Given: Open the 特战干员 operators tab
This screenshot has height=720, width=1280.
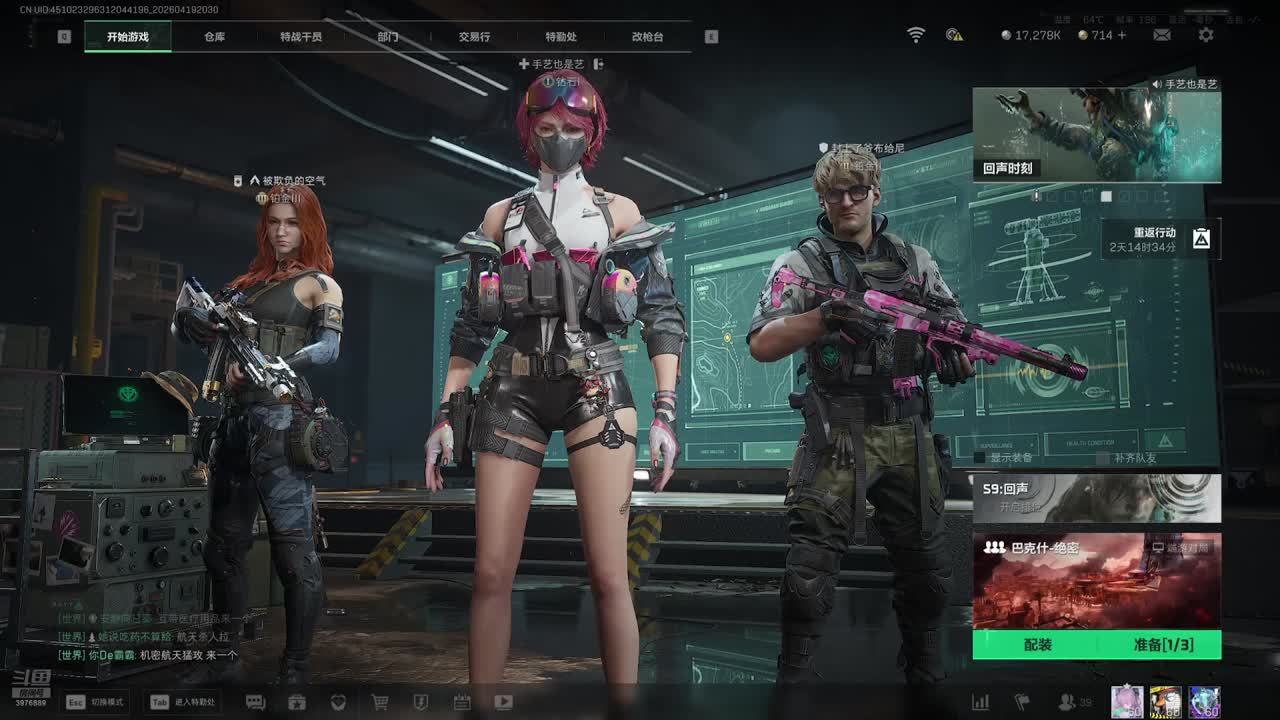Looking at the screenshot, I should click(x=301, y=37).
